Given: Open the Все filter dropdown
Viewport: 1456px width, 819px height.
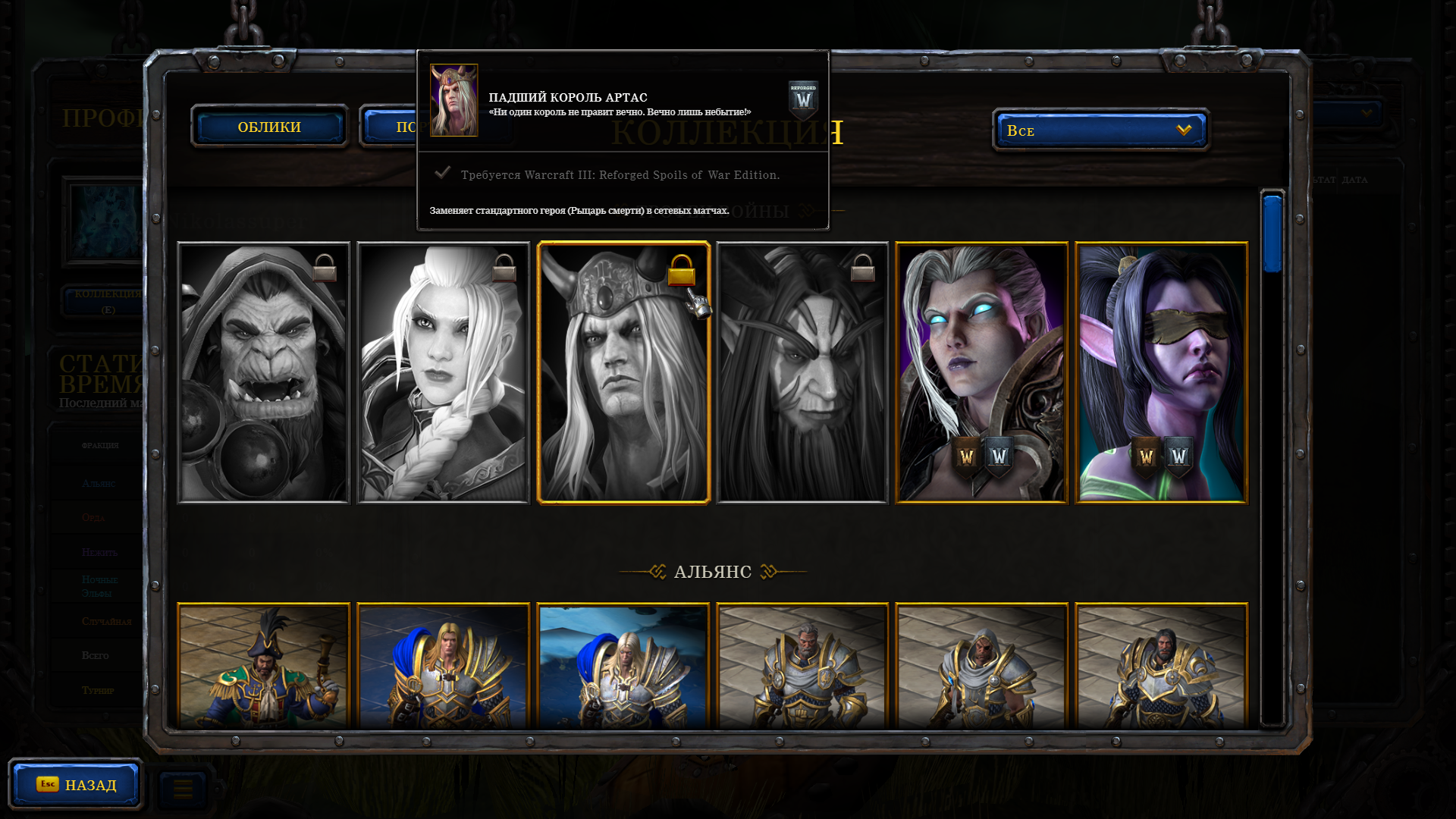Looking at the screenshot, I should click(1100, 130).
